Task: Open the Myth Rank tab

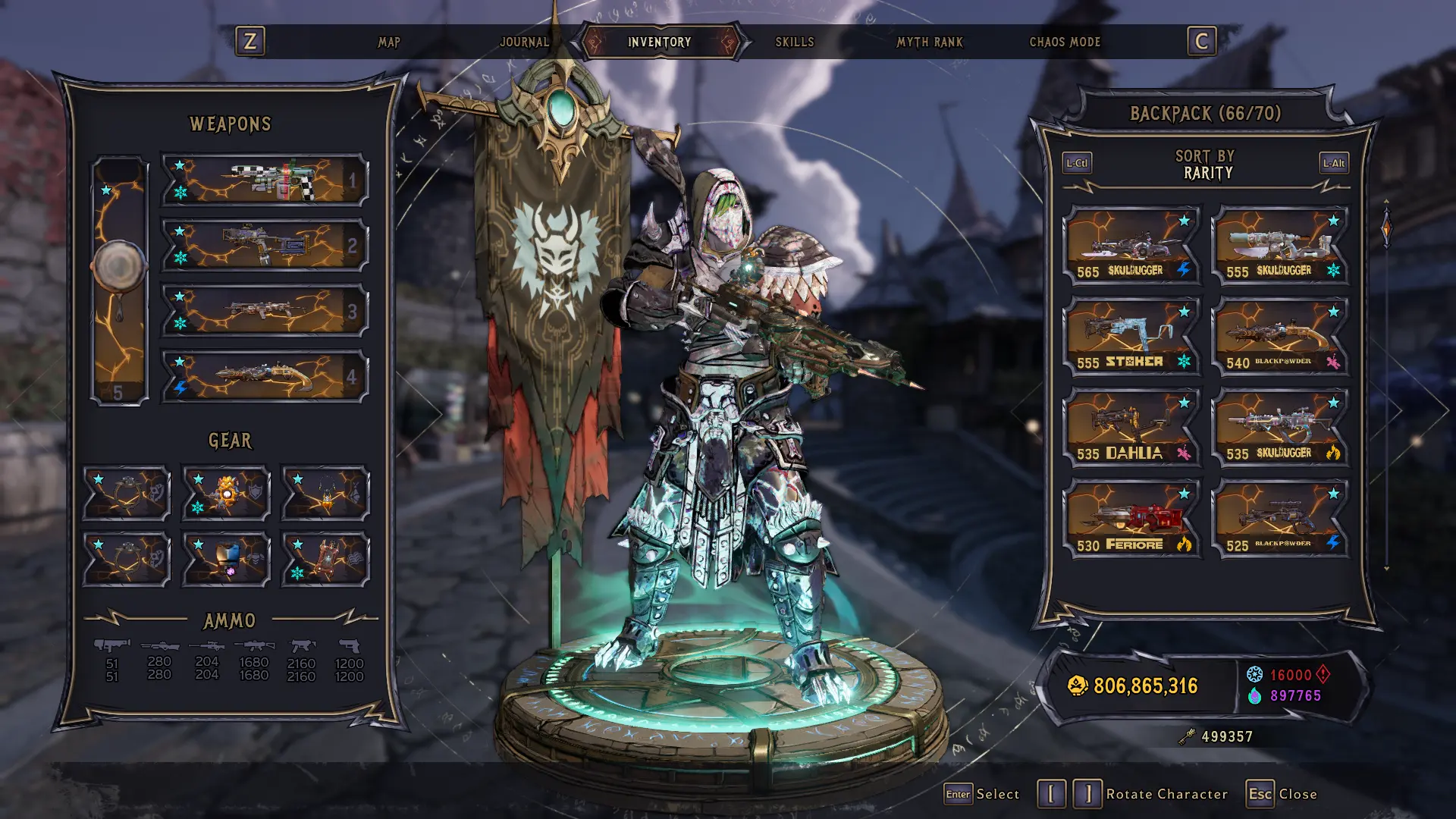Action: 930,42
